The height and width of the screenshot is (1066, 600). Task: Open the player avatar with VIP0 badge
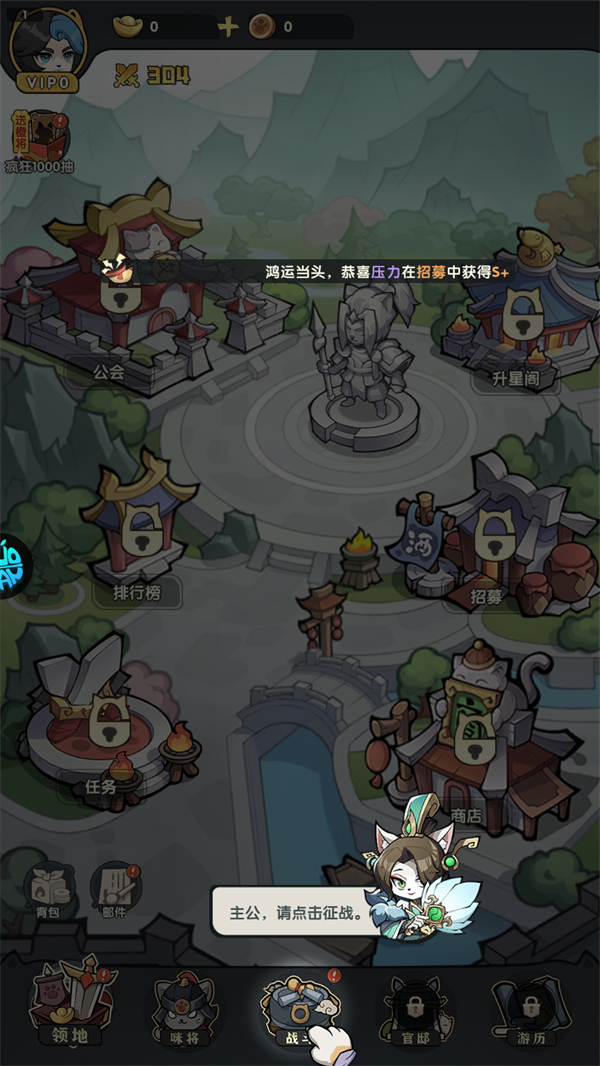pyautogui.click(x=47, y=47)
